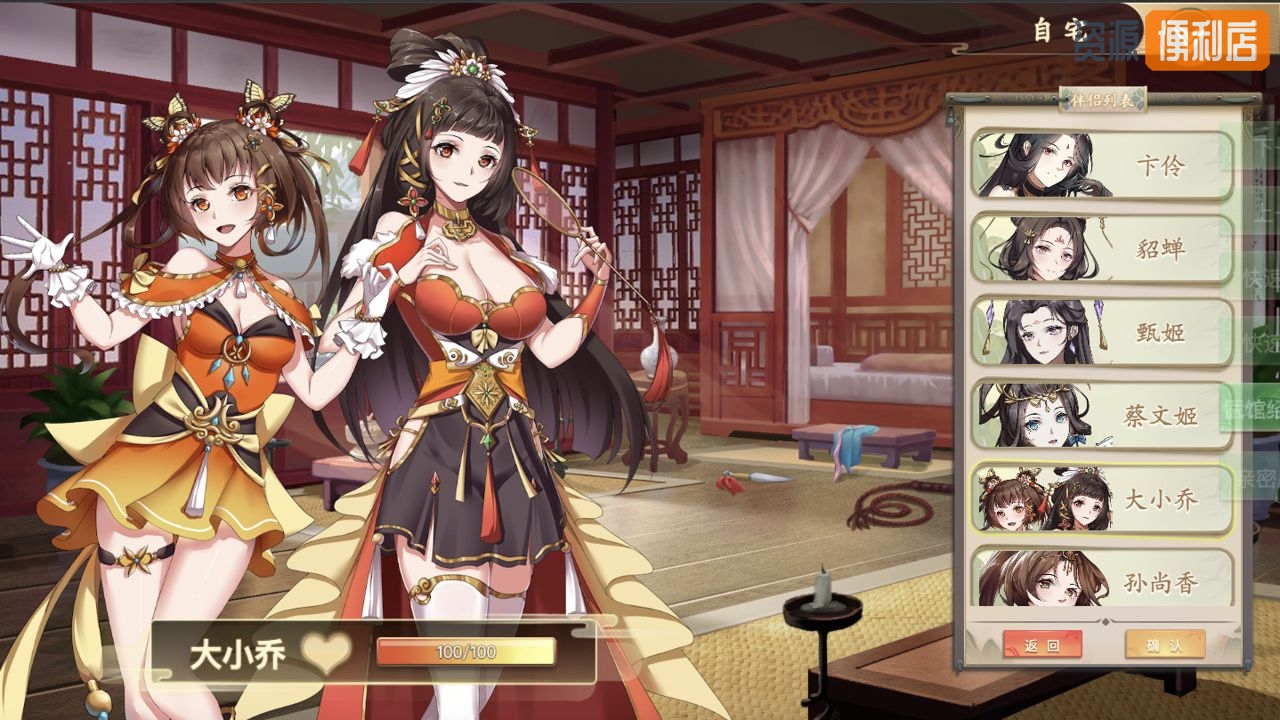Screen dimensions: 1280x720
Task: Choose 貂蝉 in the companion list
Action: (x=1102, y=248)
